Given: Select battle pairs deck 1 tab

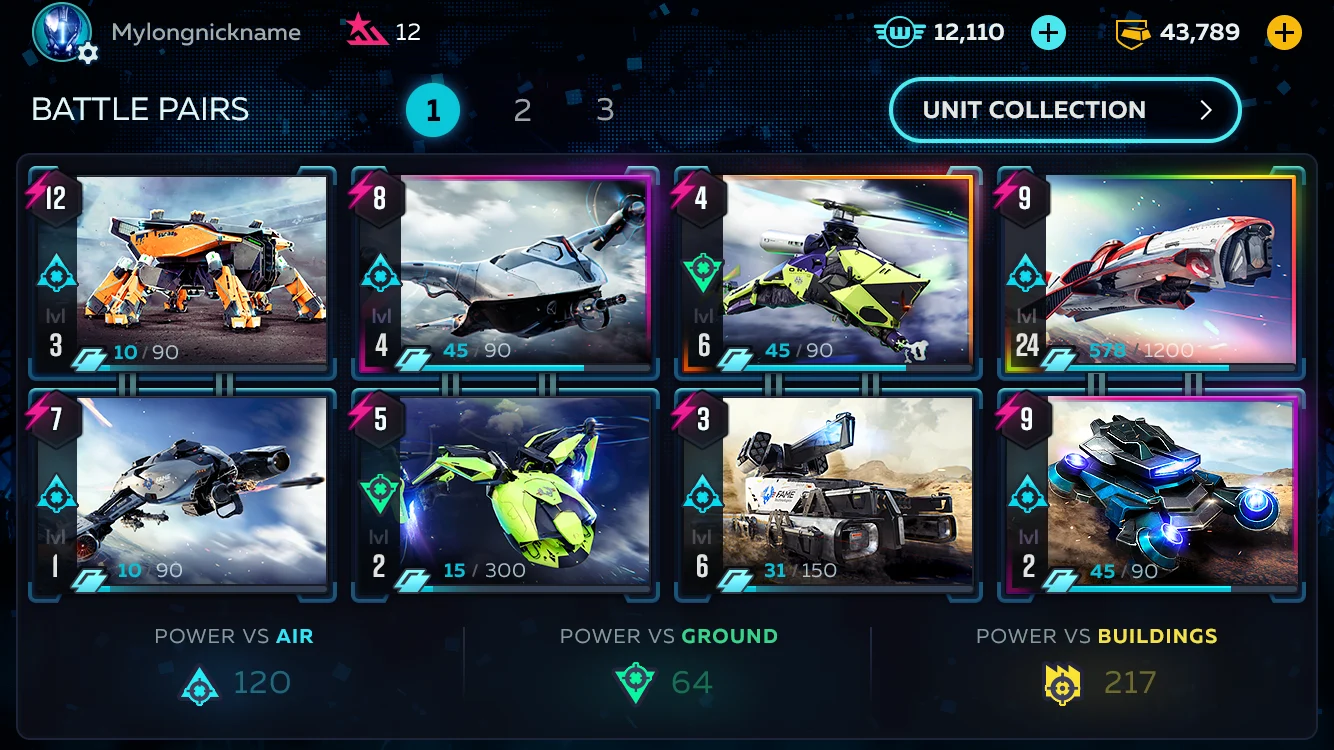Looking at the screenshot, I should pyautogui.click(x=433, y=110).
